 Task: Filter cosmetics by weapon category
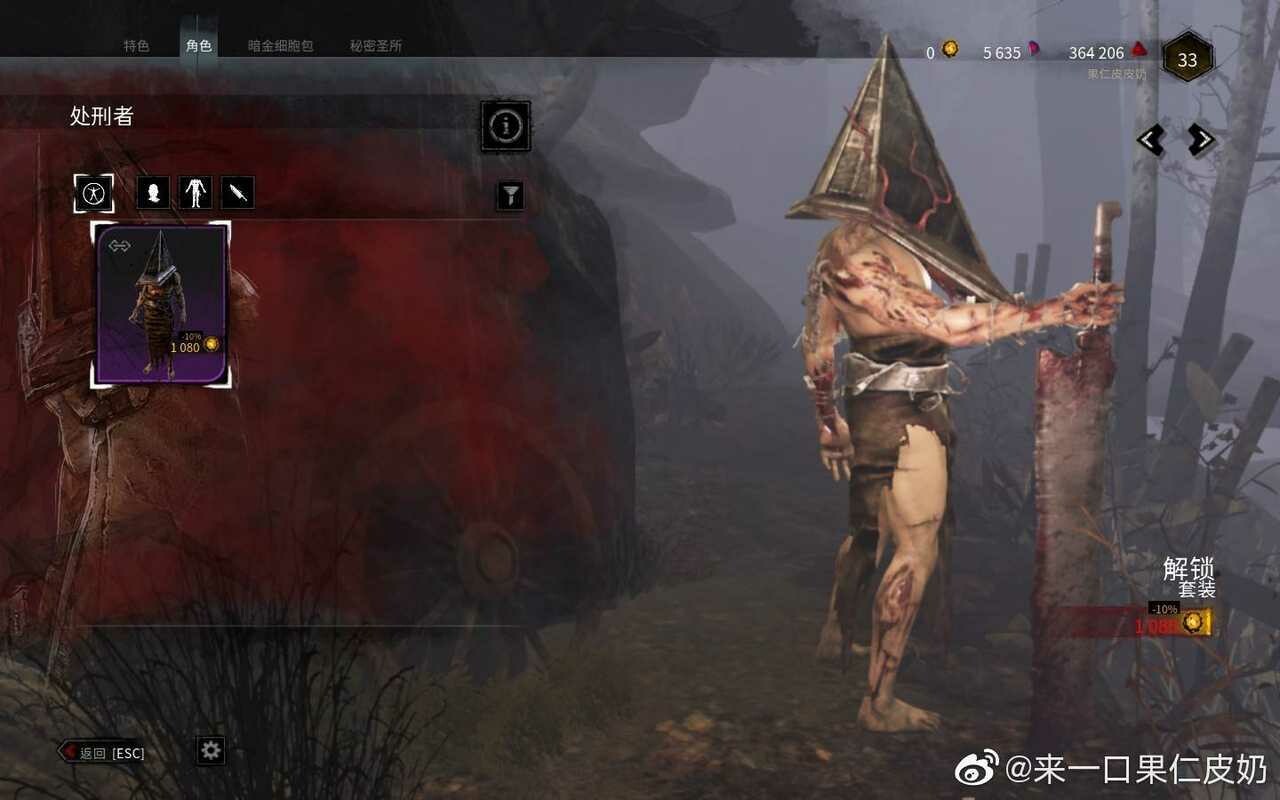tap(238, 193)
